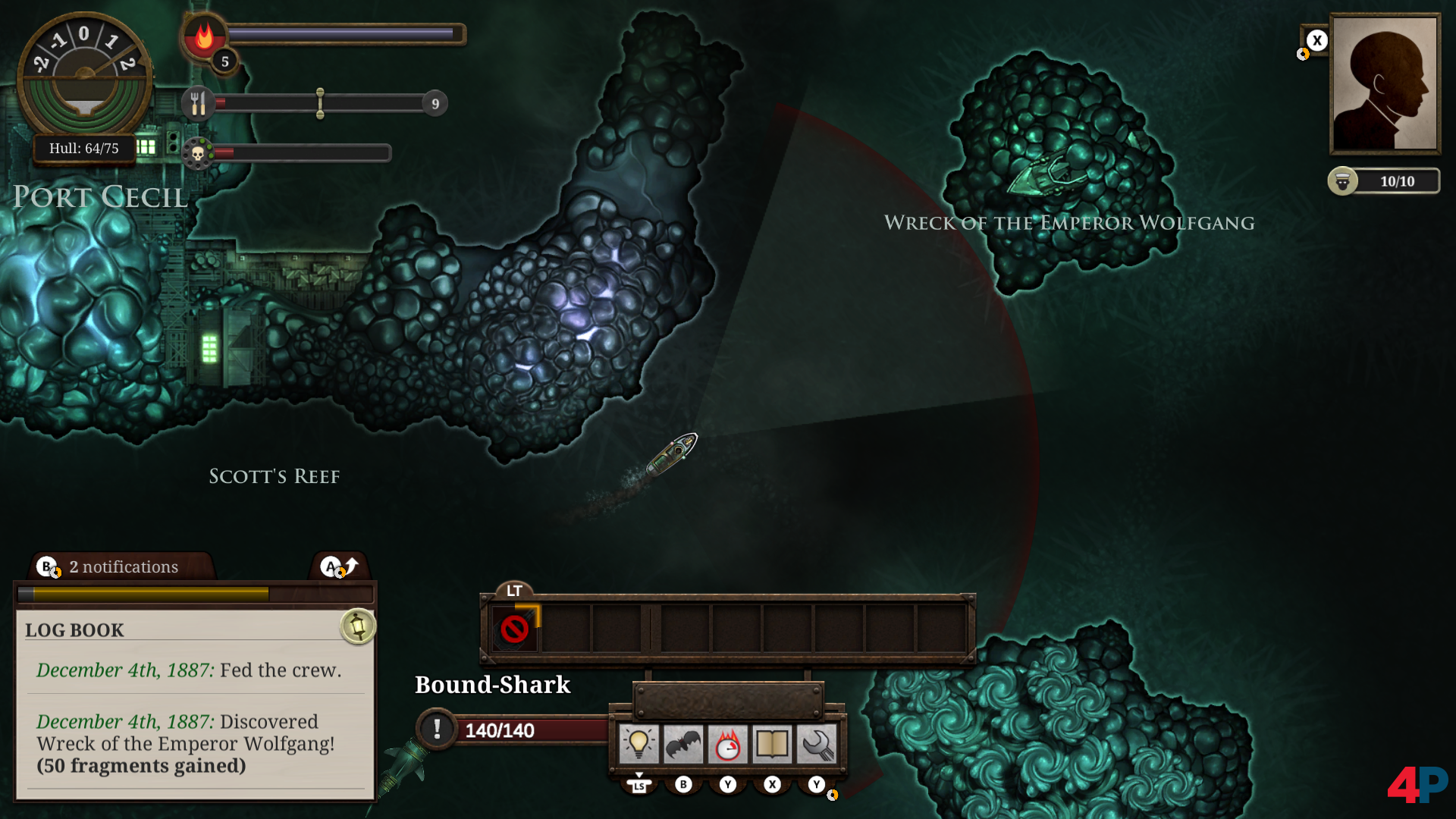The image size is (1456, 819).
Task: Open the journal book icon
Action: tap(772, 744)
